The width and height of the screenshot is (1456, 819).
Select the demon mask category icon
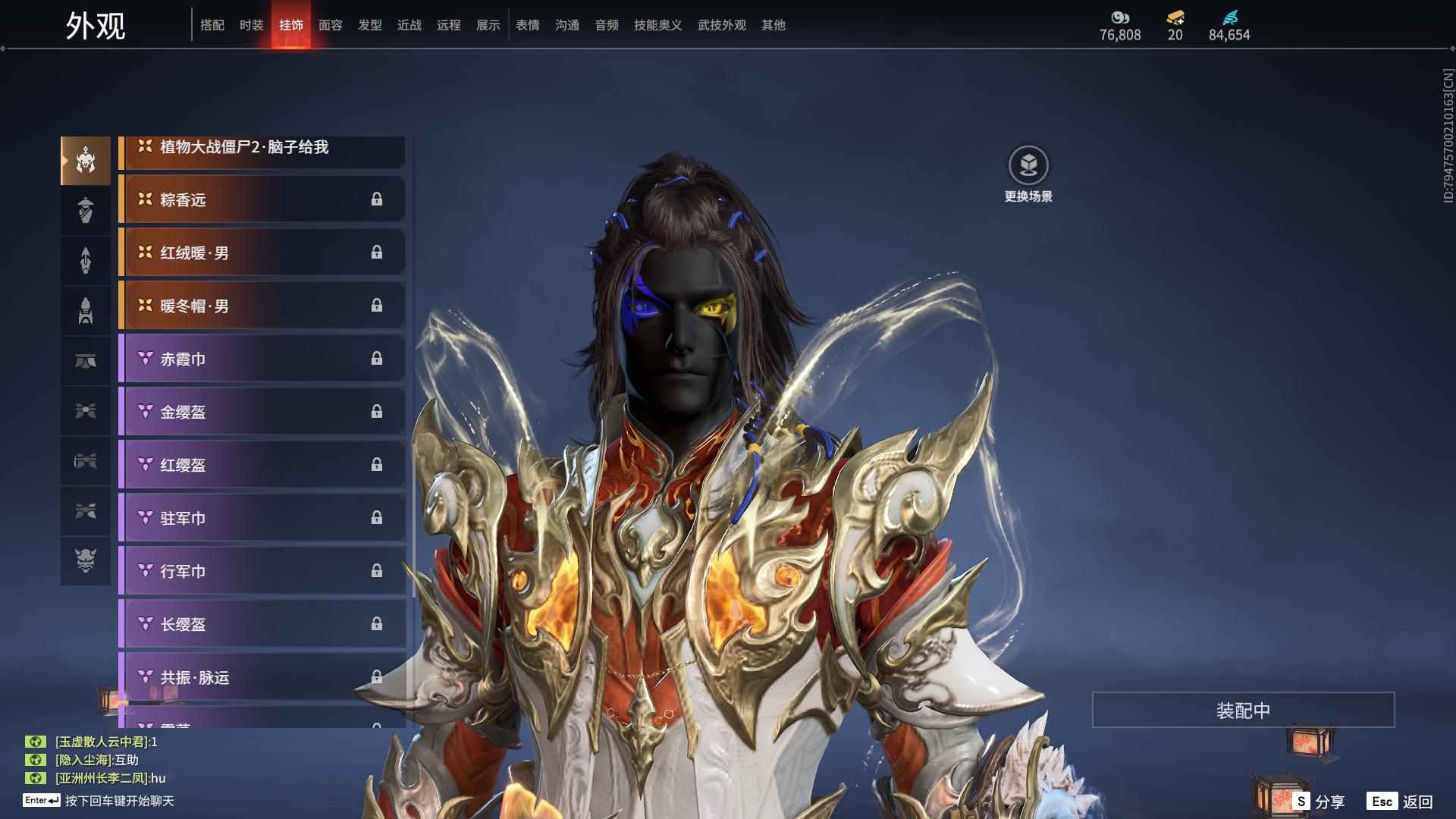tap(86, 560)
